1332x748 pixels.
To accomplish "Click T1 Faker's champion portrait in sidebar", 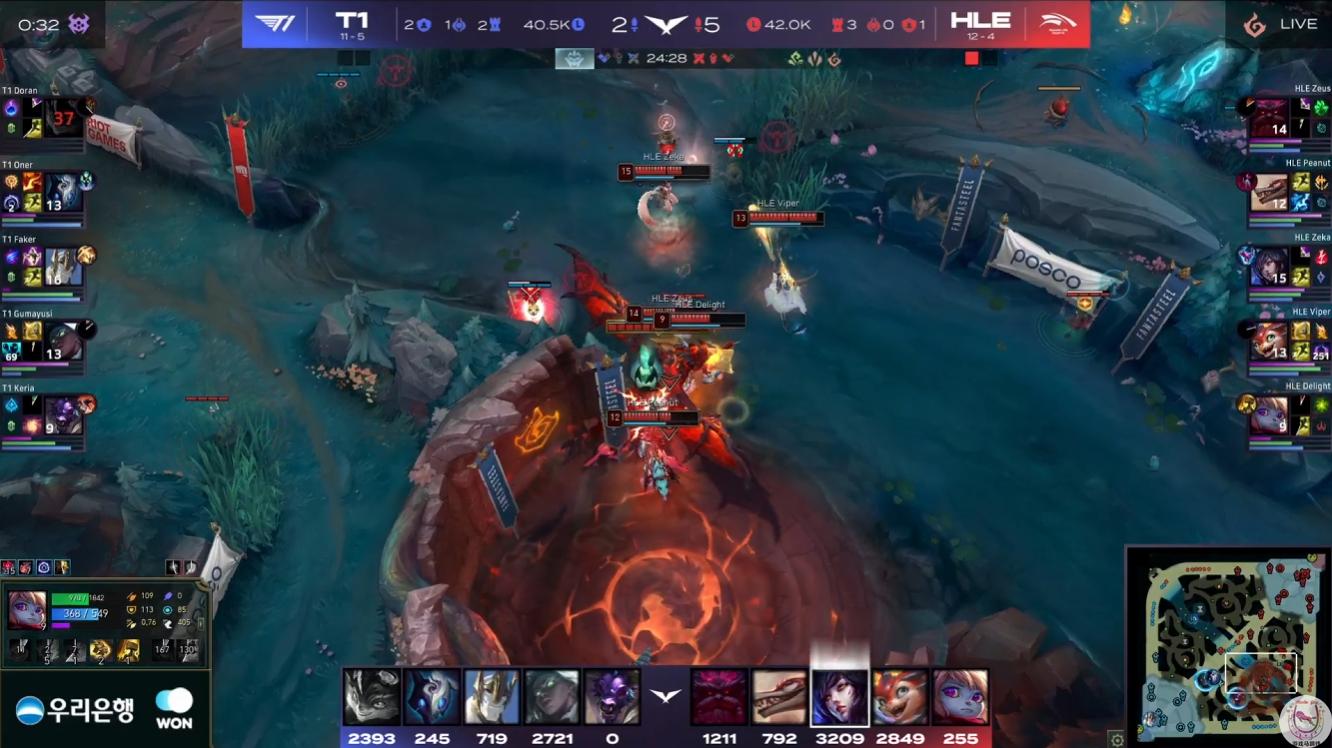I will click(62, 267).
